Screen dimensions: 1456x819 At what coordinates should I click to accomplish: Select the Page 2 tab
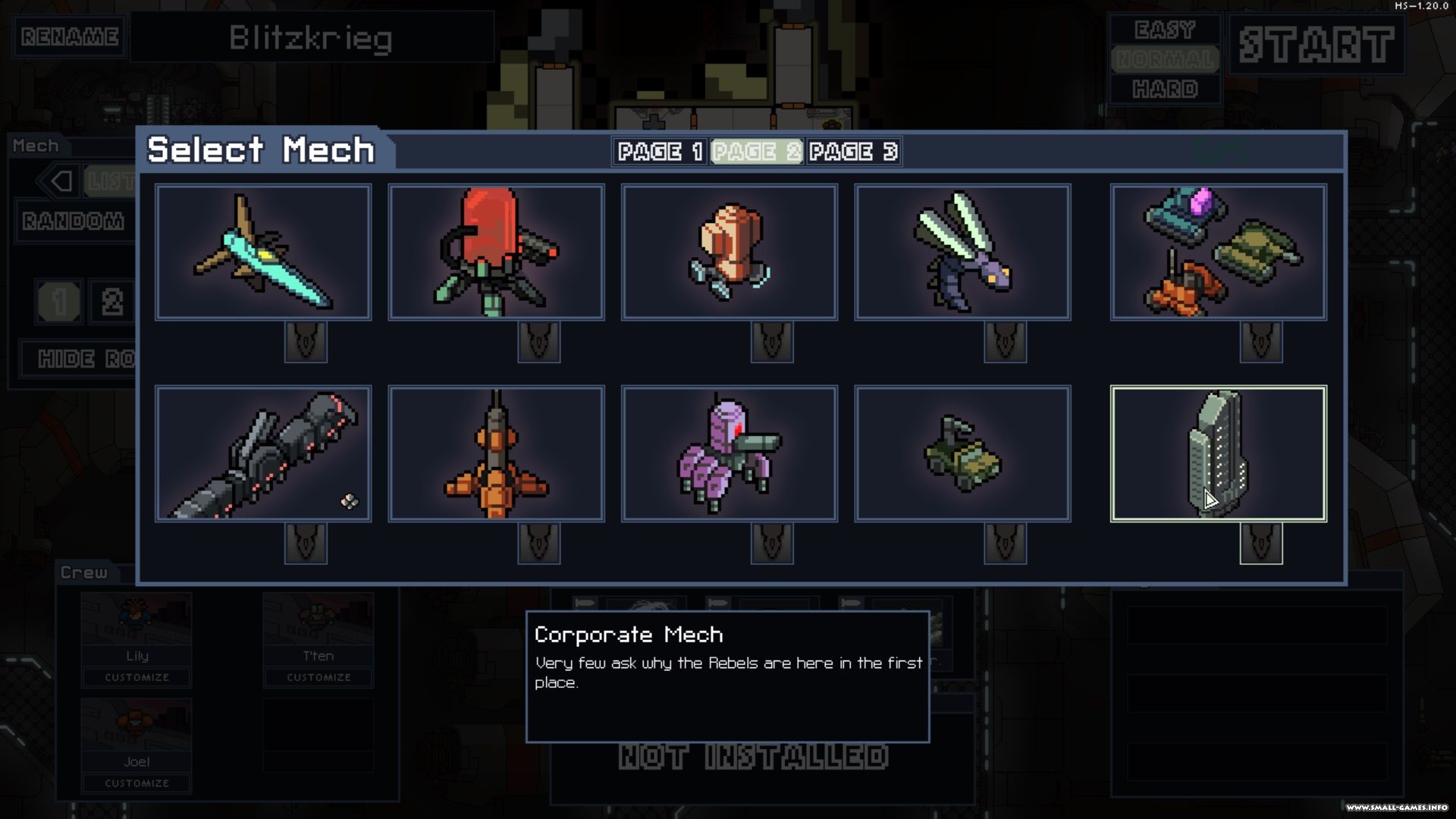(x=756, y=152)
